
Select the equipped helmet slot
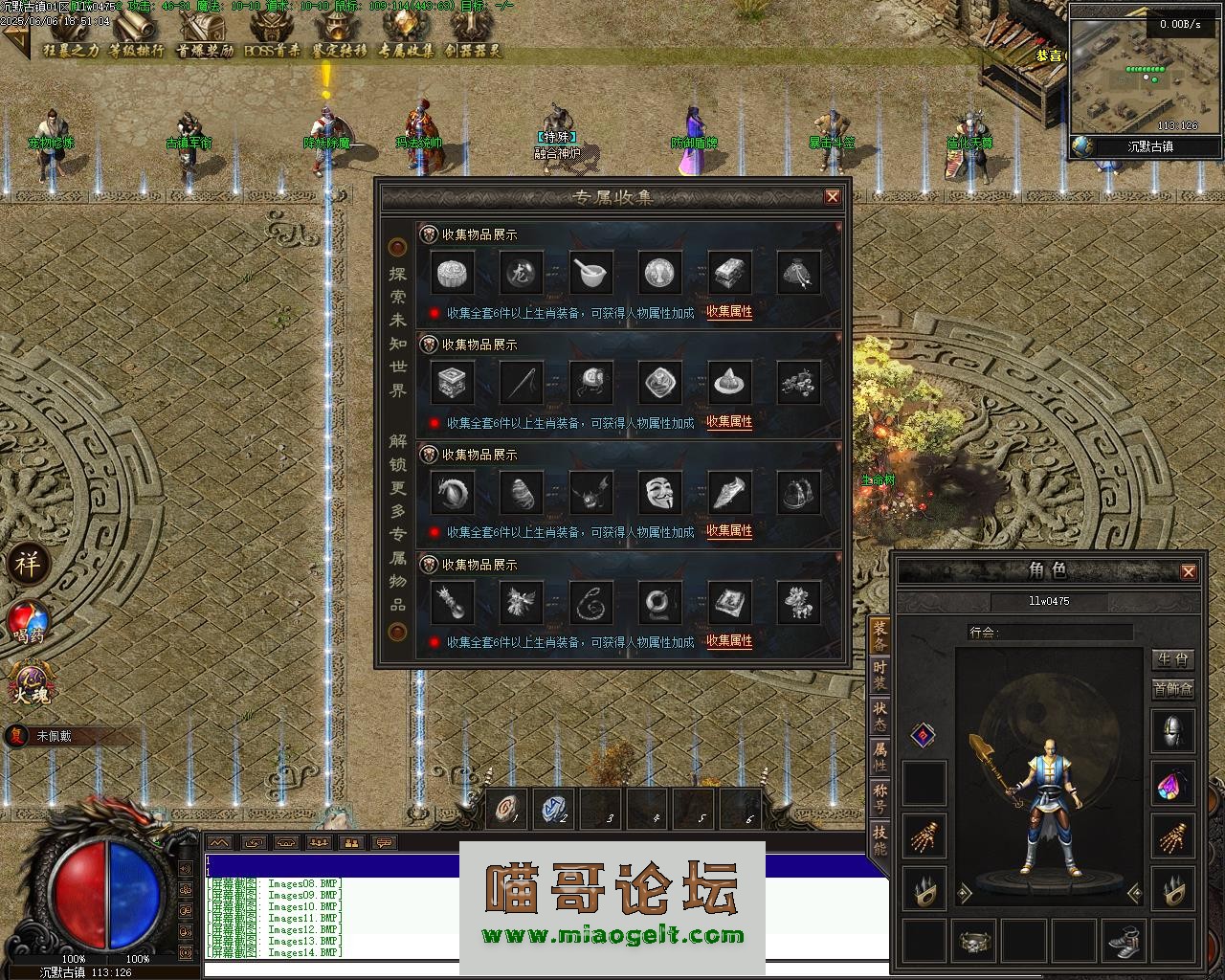pyautogui.click(x=1172, y=732)
